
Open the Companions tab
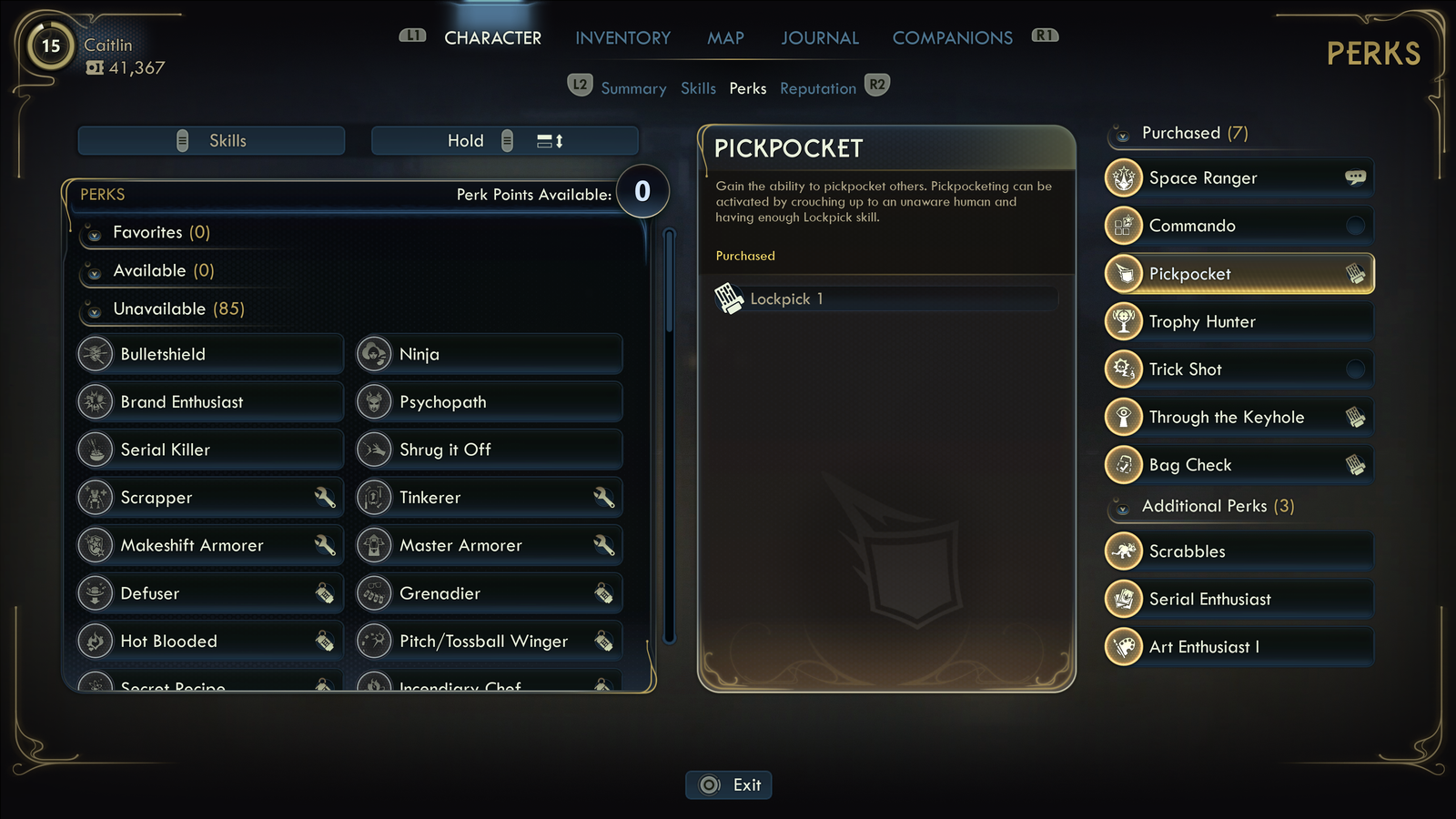click(952, 38)
